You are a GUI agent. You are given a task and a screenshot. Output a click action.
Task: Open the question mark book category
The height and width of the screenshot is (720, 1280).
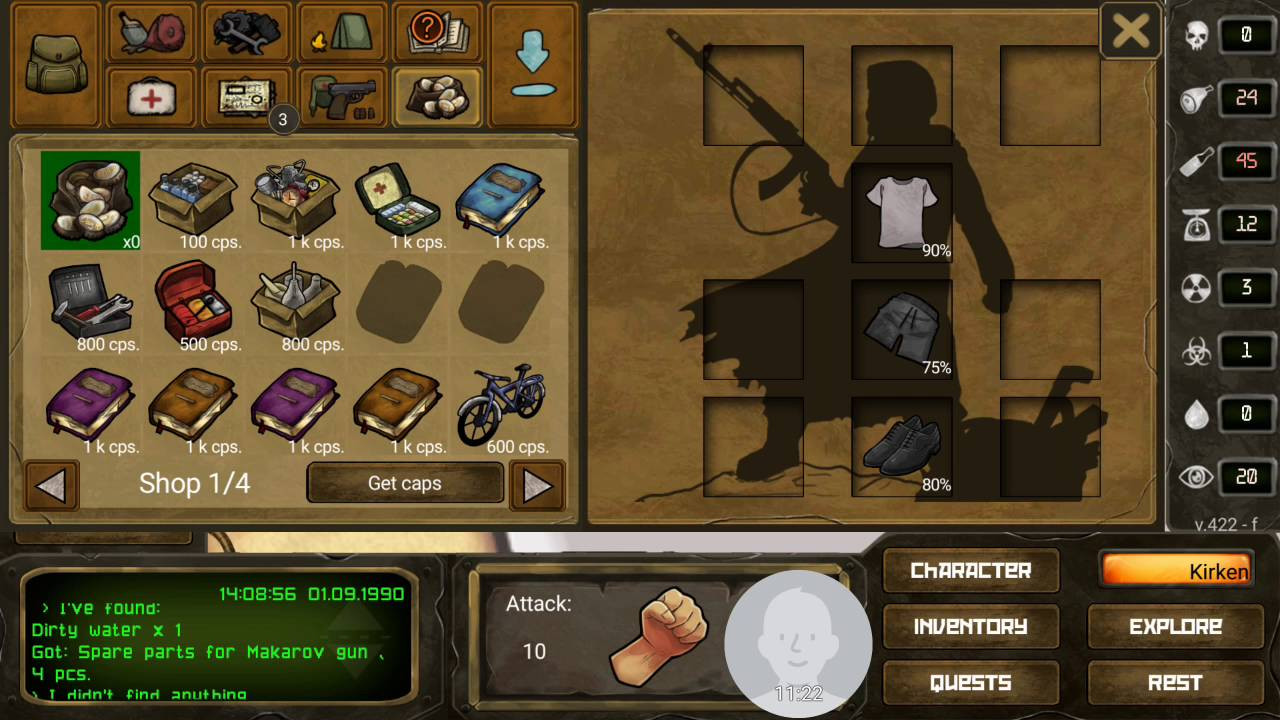point(437,33)
